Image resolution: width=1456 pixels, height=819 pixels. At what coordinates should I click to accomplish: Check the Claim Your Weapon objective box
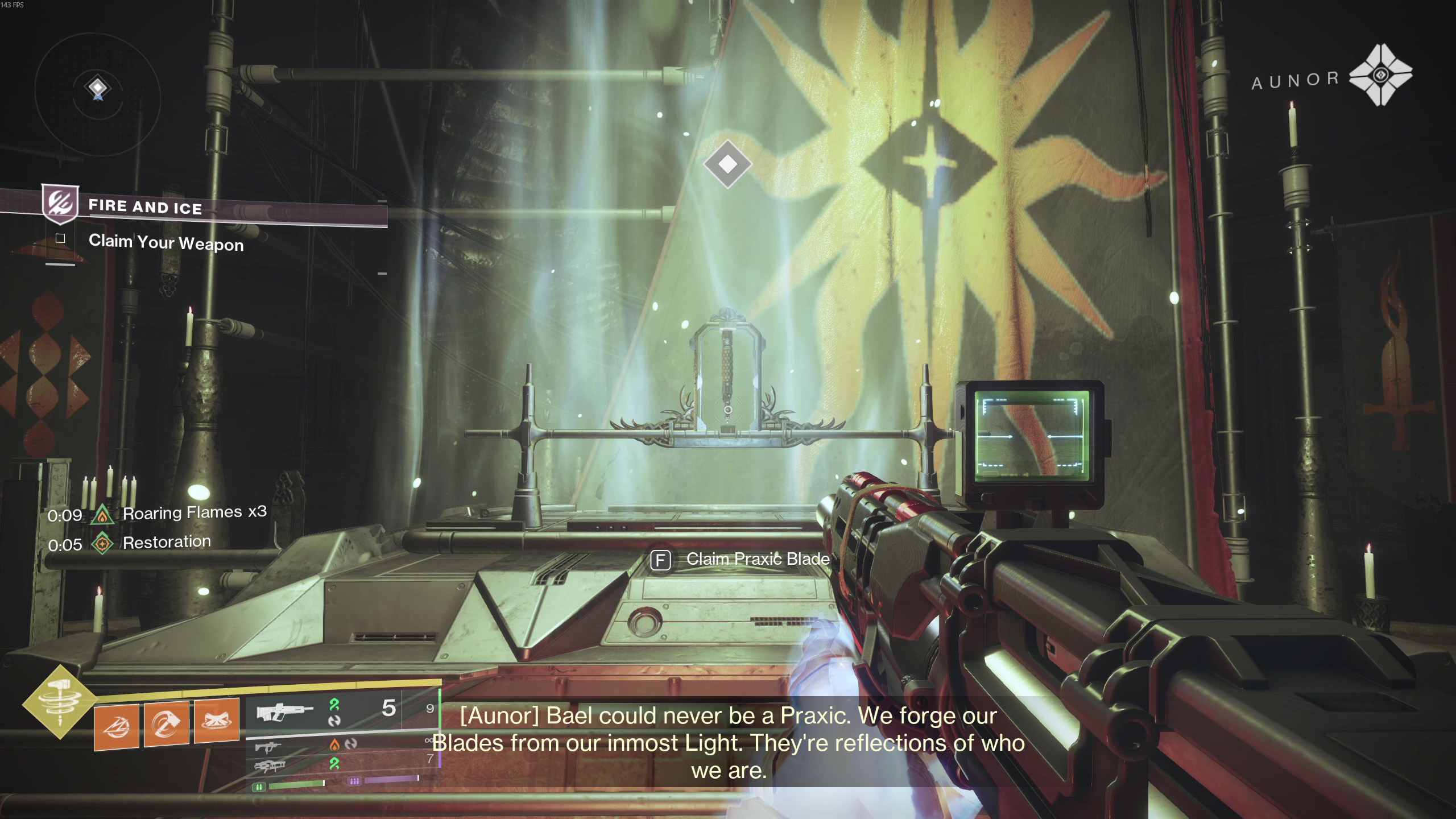click(60, 238)
